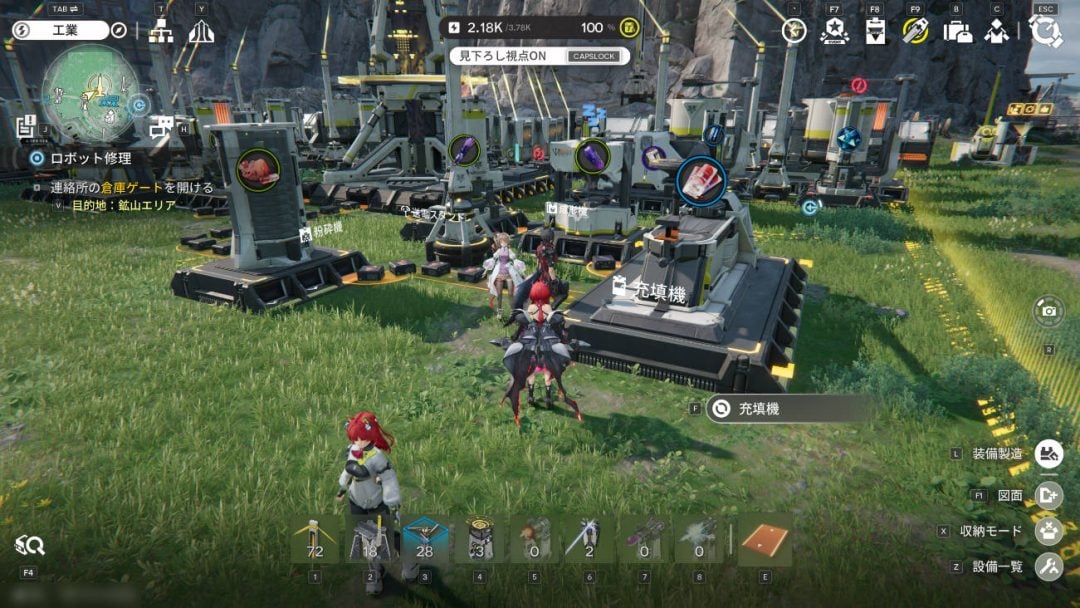The height and width of the screenshot is (608, 1080).
Task: Select the hotbar item with count 72
Action: click(x=314, y=540)
